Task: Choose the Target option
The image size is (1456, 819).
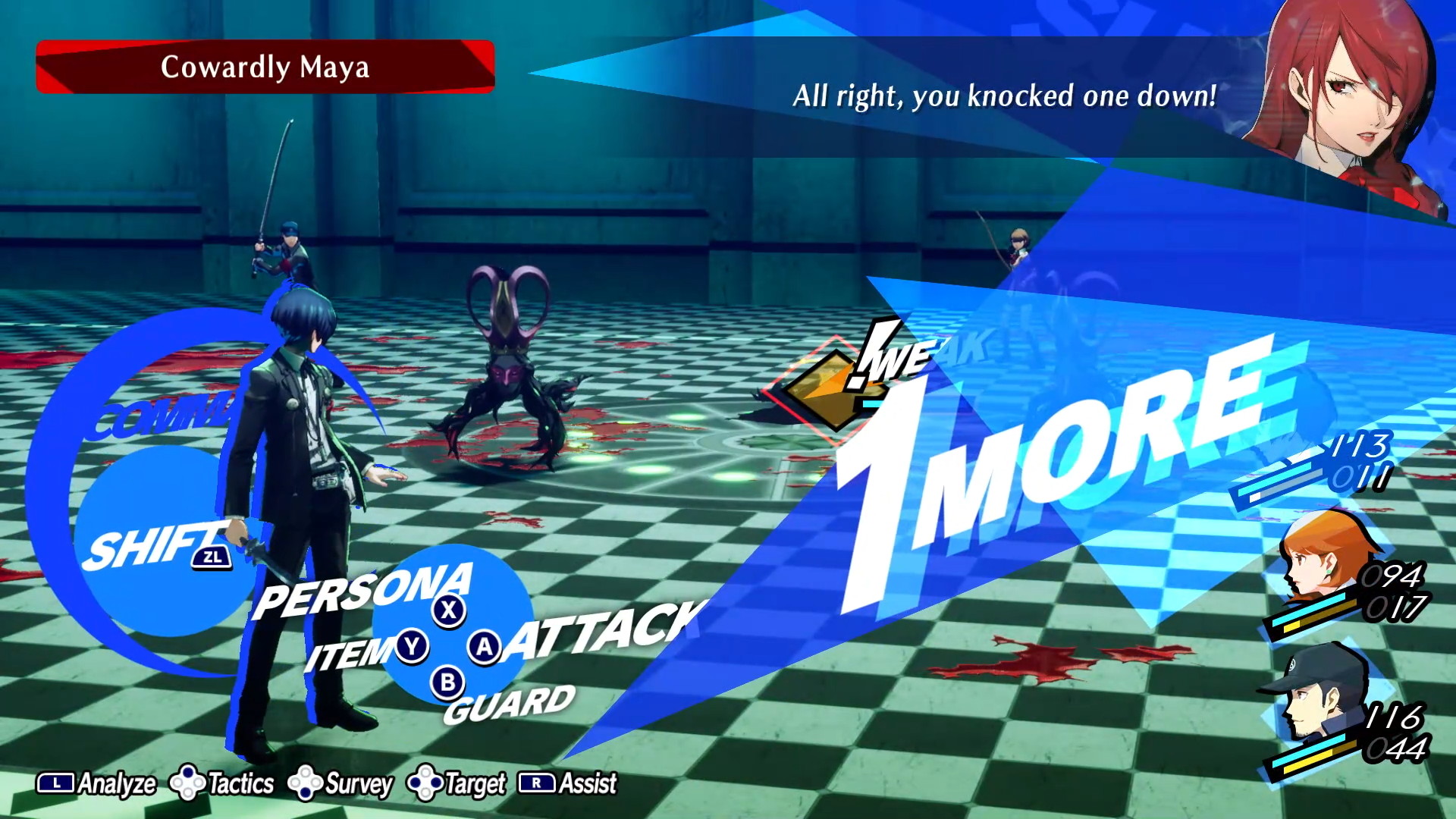Action: pos(457,783)
